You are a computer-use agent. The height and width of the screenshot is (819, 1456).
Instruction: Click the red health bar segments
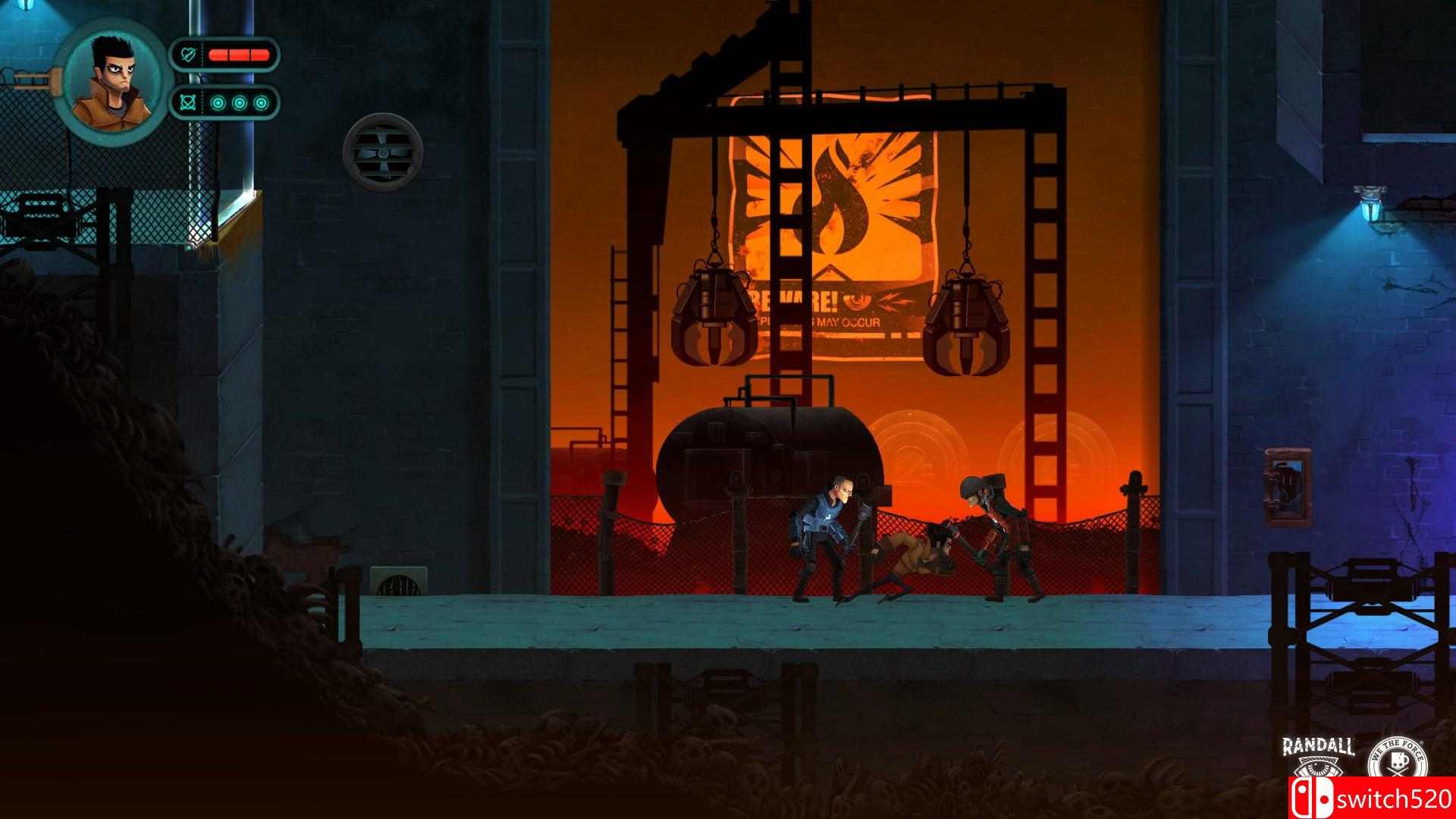tap(239, 54)
